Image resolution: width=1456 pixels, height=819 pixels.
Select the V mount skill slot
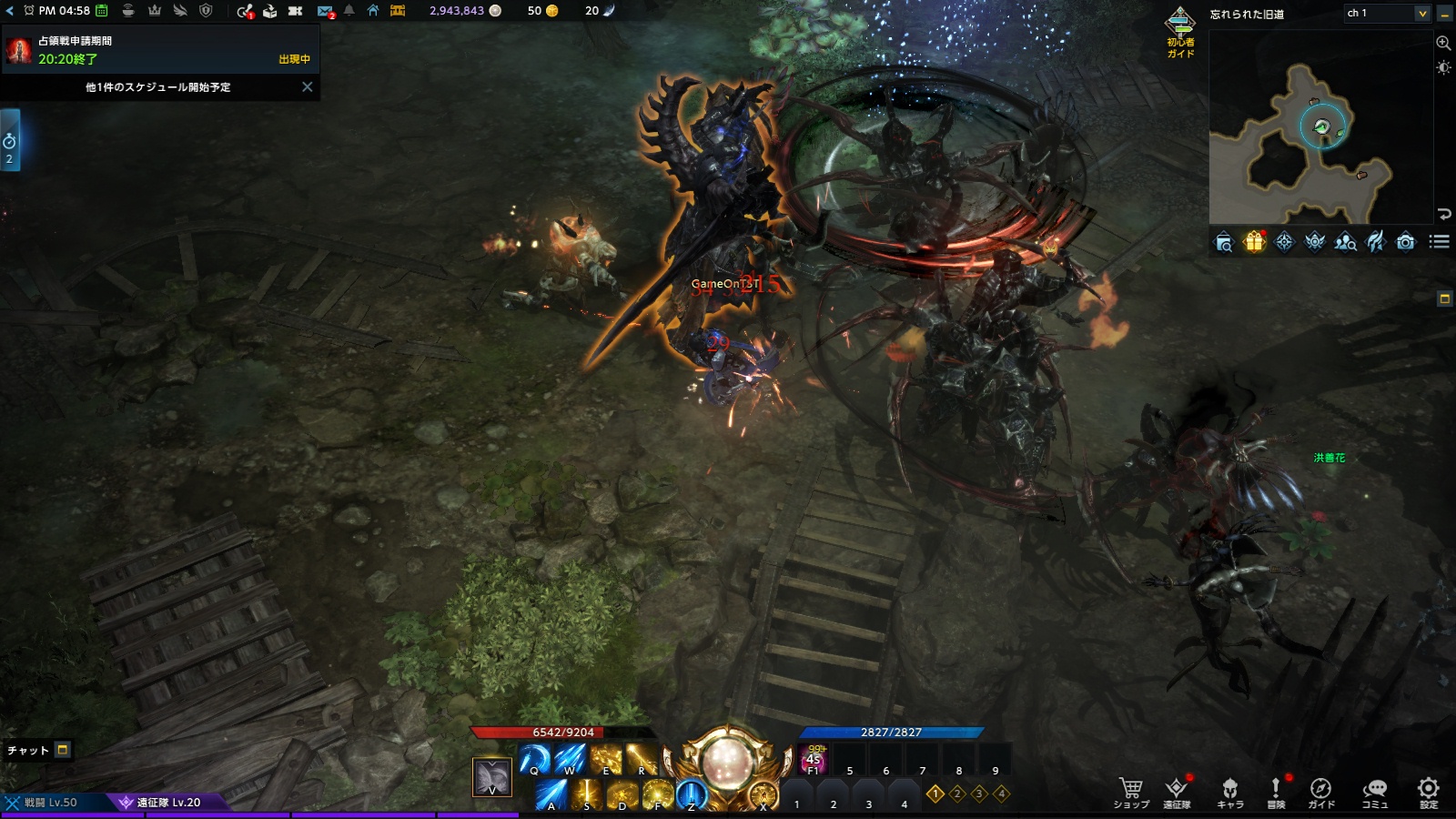pyautogui.click(x=492, y=777)
